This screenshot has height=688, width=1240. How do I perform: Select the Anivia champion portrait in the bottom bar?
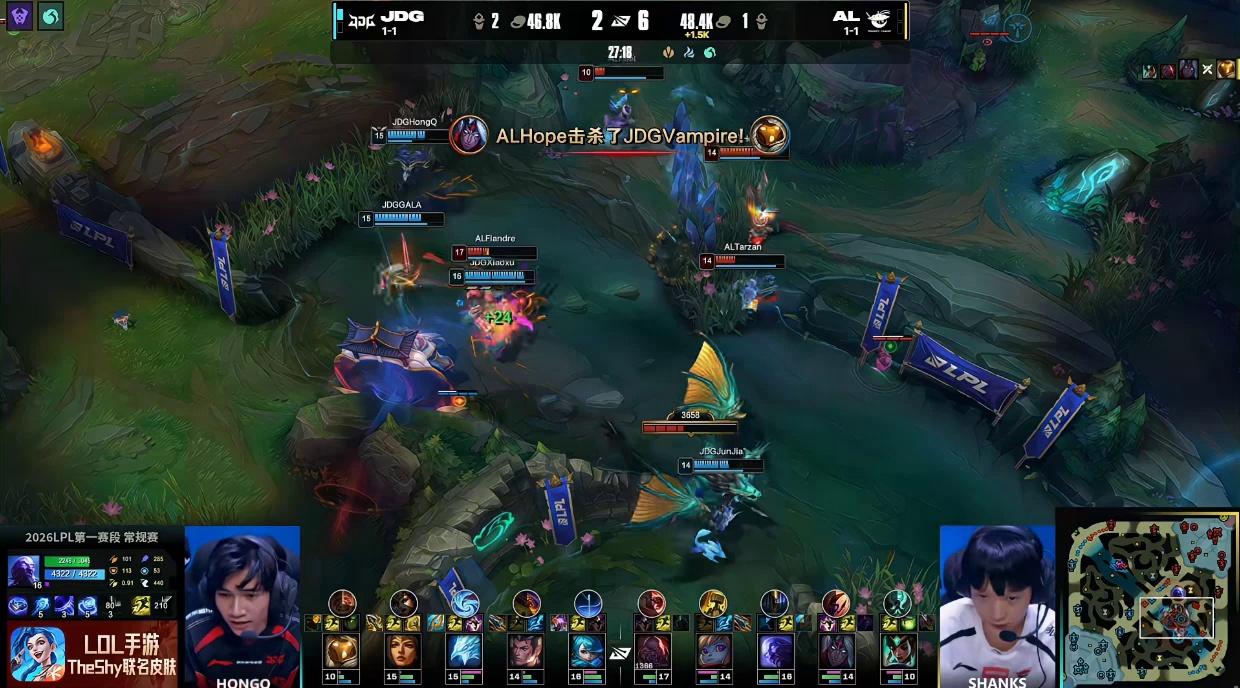click(464, 651)
